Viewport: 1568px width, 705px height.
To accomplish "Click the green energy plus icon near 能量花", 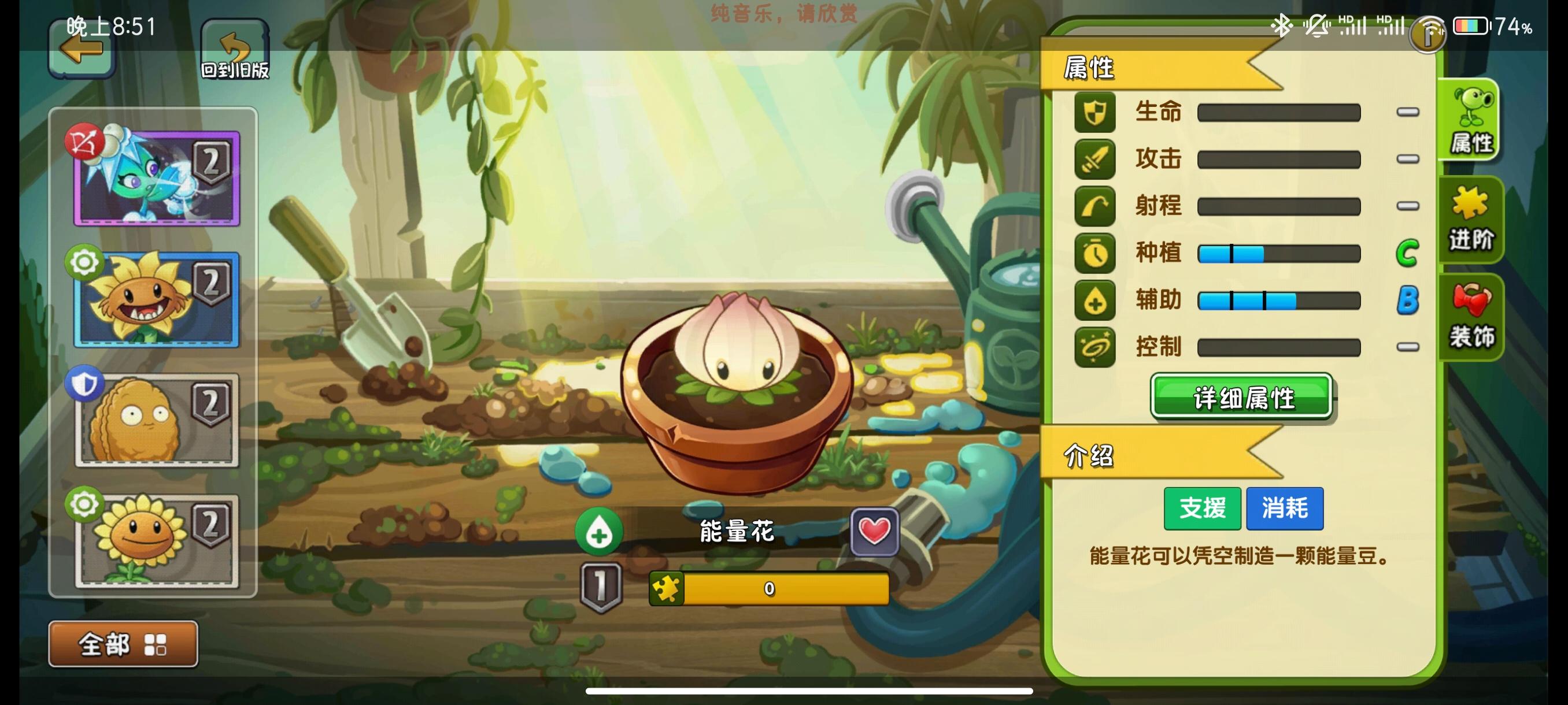I will [600, 532].
